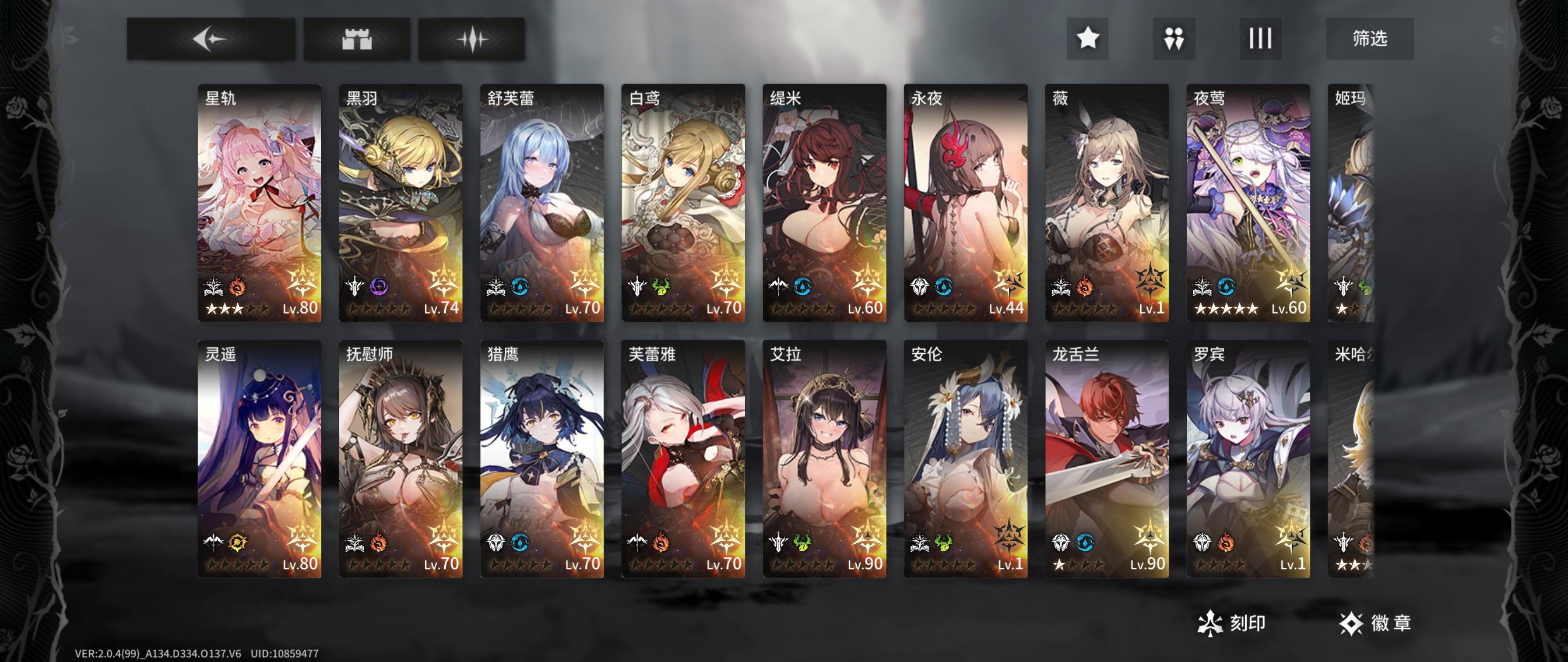
Task: Open the fortress icon in the top bar
Action: click(x=359, y=40)
